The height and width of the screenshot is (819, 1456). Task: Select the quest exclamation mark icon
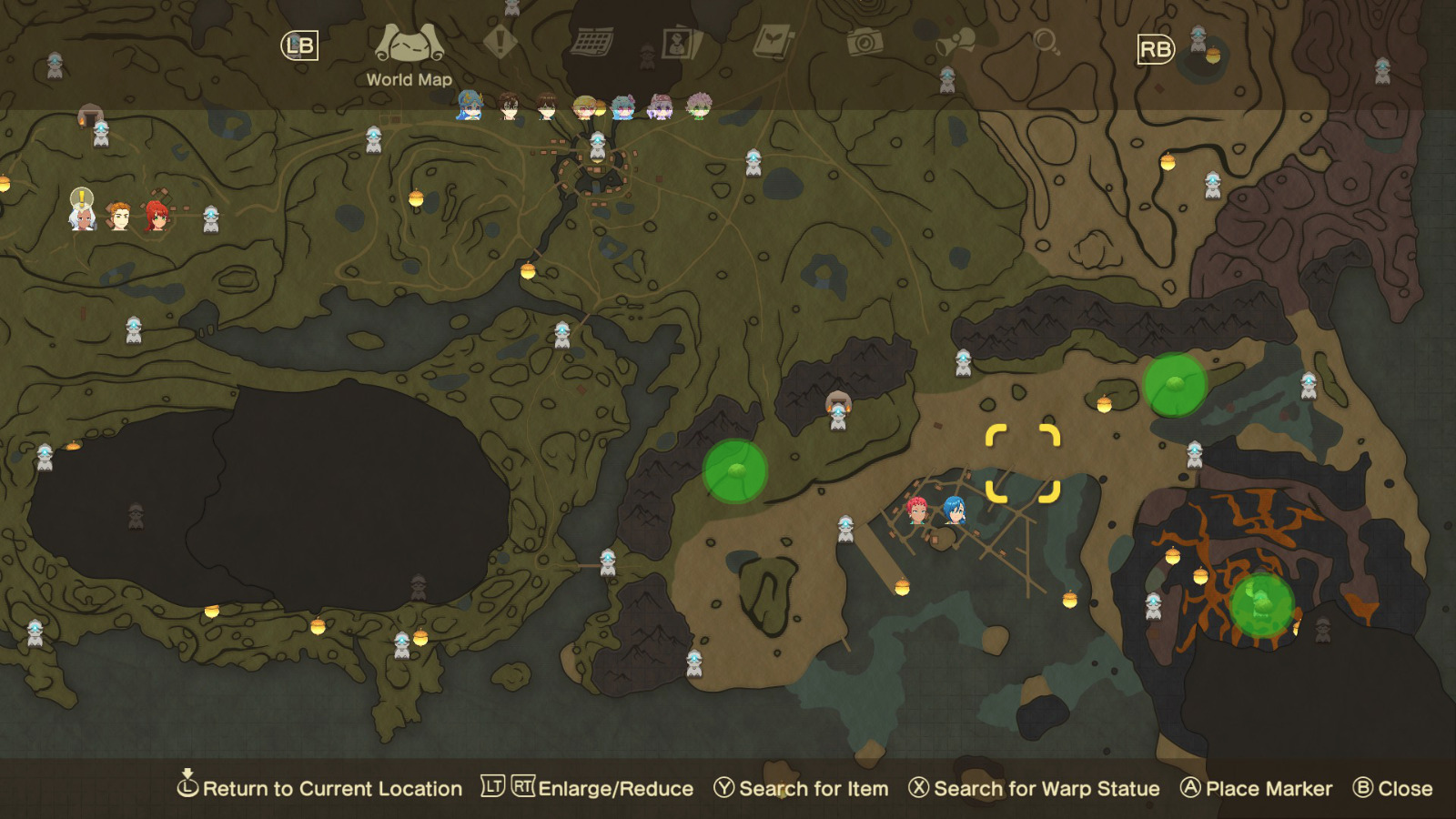pos(499,41)
